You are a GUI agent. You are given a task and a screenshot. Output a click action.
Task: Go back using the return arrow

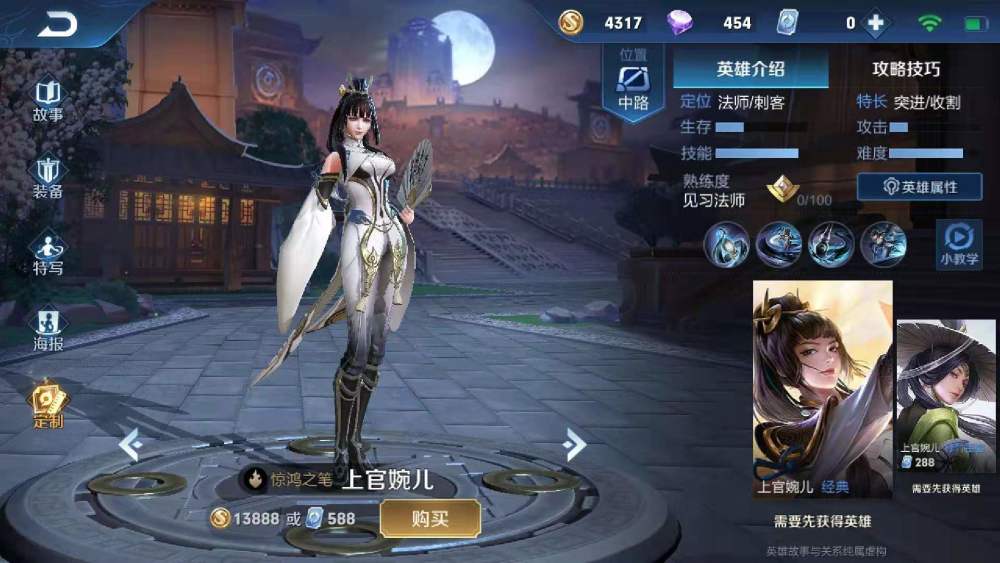(x=59, y=23)
